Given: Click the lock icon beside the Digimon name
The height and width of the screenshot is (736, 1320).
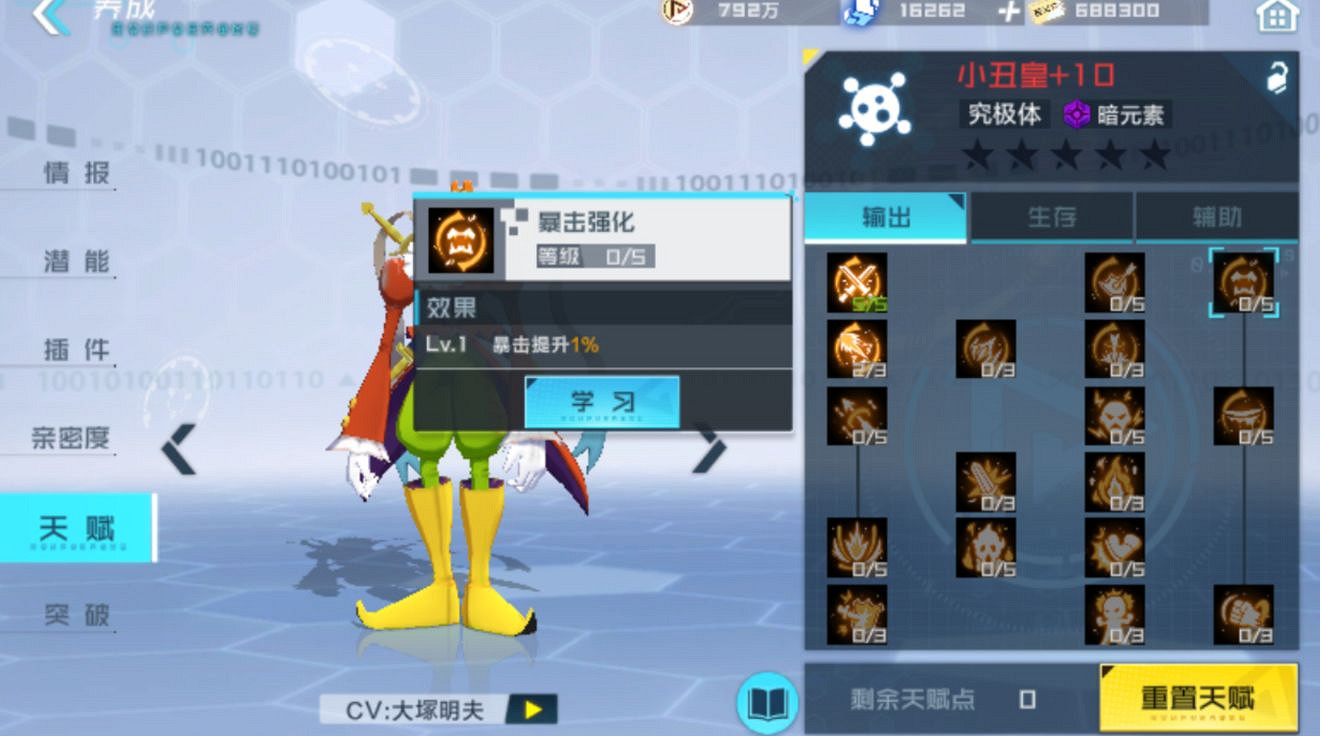Looking at the screenshot, I should 1279,75.
